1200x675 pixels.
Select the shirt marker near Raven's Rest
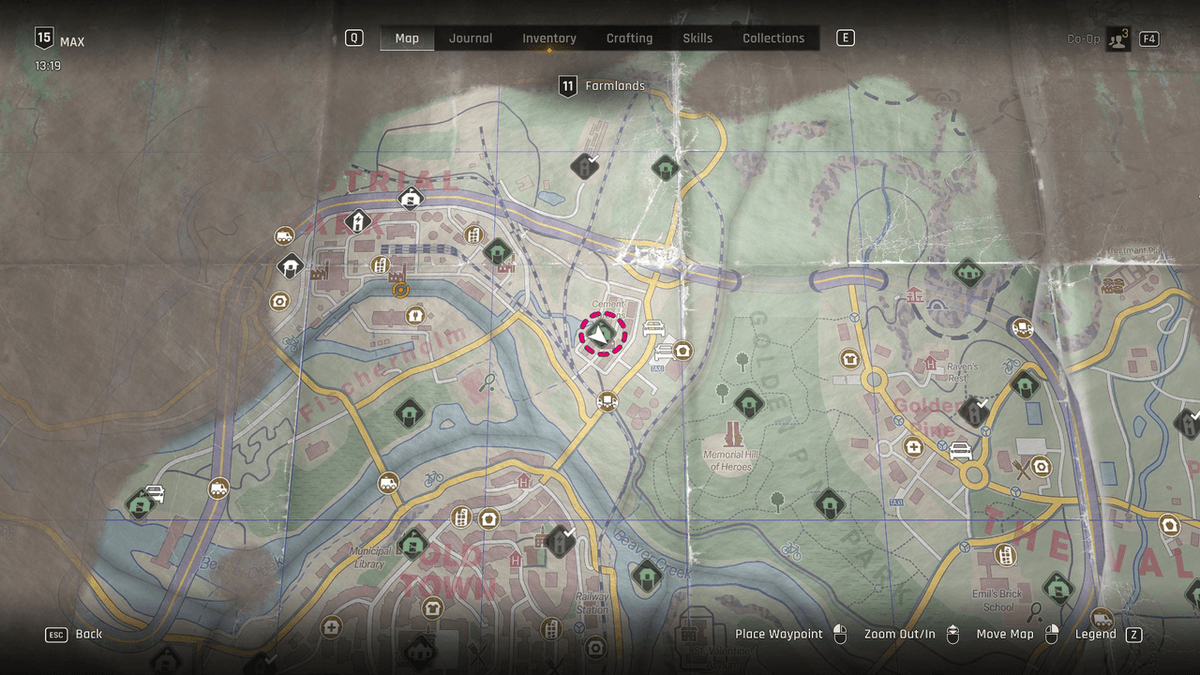click(850, 358)
